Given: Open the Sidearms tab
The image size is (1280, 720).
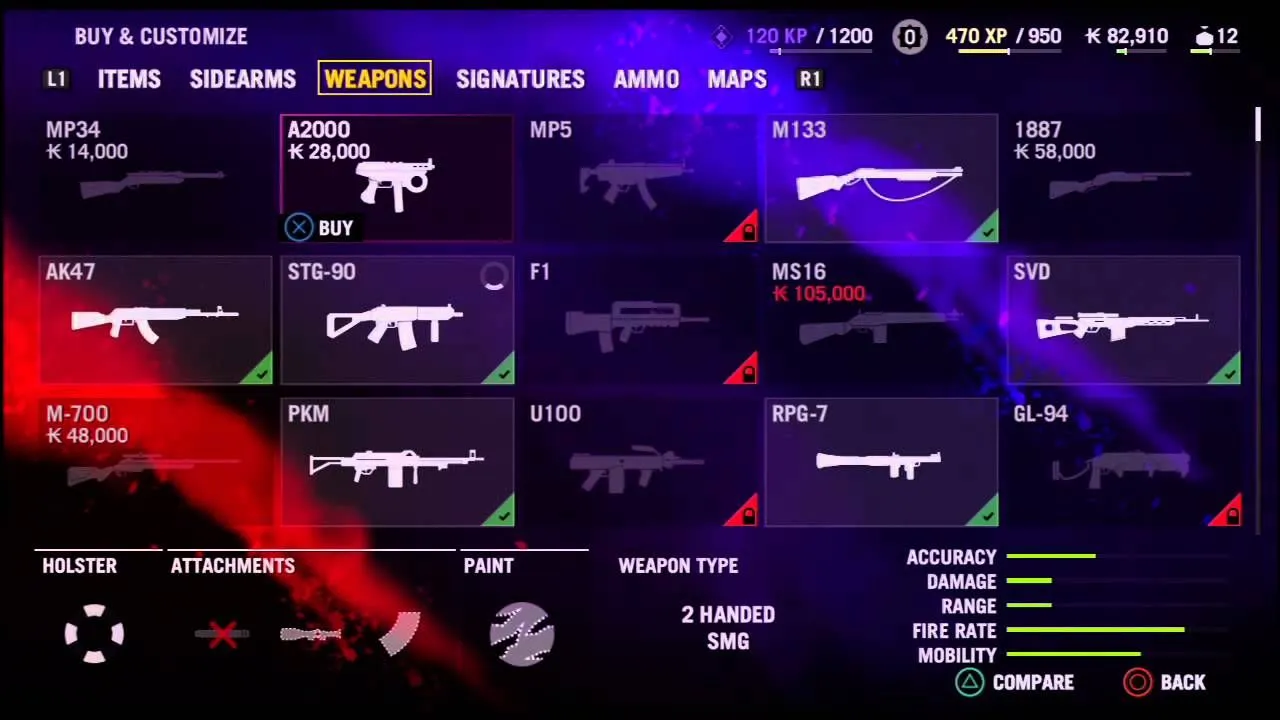Looking at the screenshot, I should click(242, 79).
